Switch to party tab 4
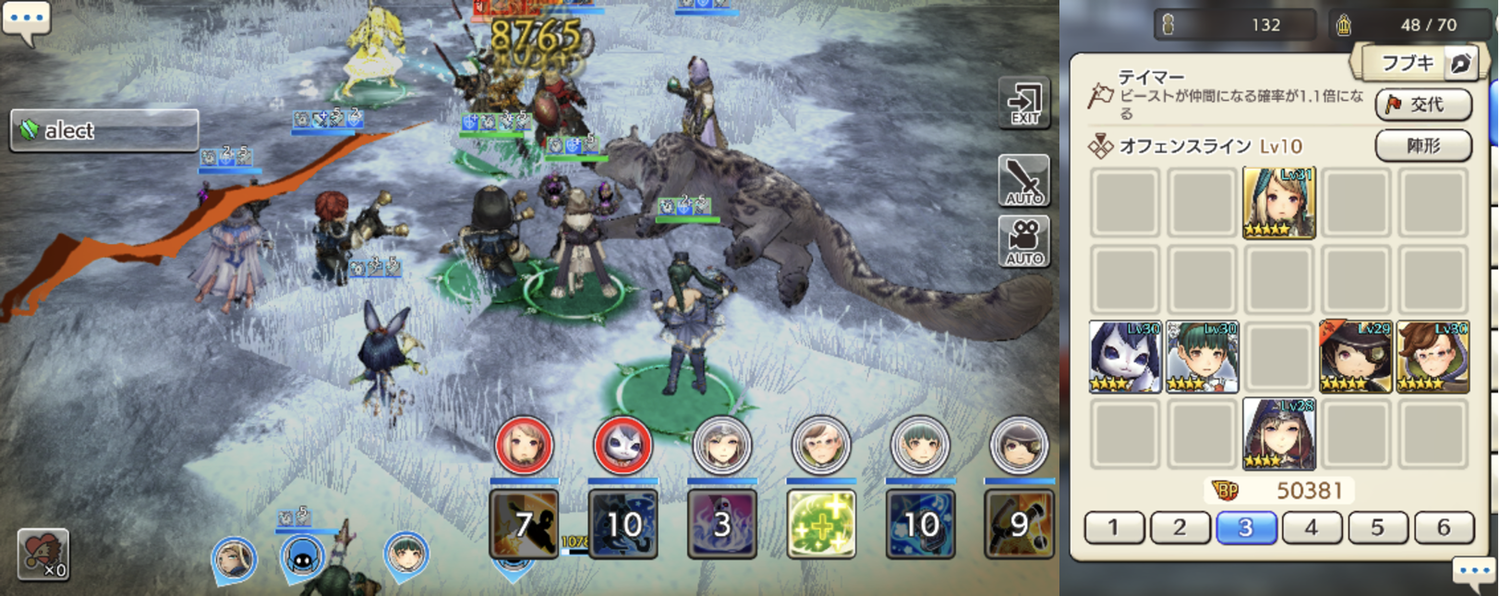Image resolution: width=1500 pixels, height=596 pixels. point(1312,527)
